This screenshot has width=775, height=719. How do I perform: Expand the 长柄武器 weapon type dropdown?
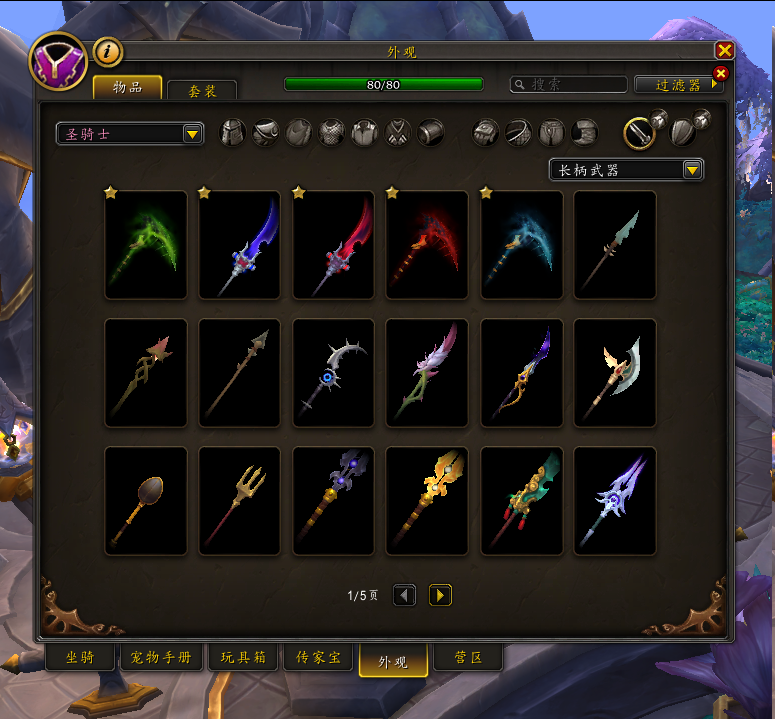click(626, 170)
